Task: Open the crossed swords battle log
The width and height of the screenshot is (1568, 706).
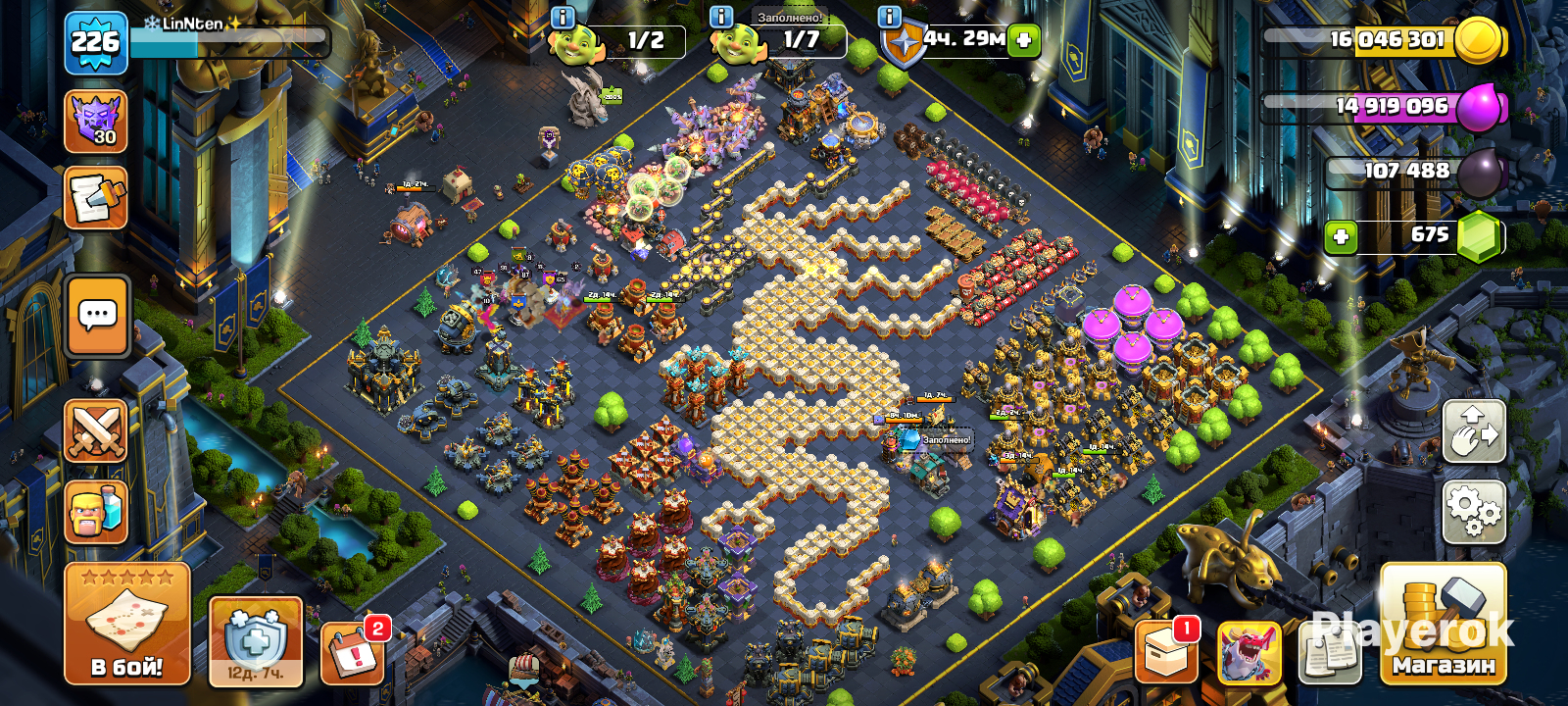Action: point(96,430)
